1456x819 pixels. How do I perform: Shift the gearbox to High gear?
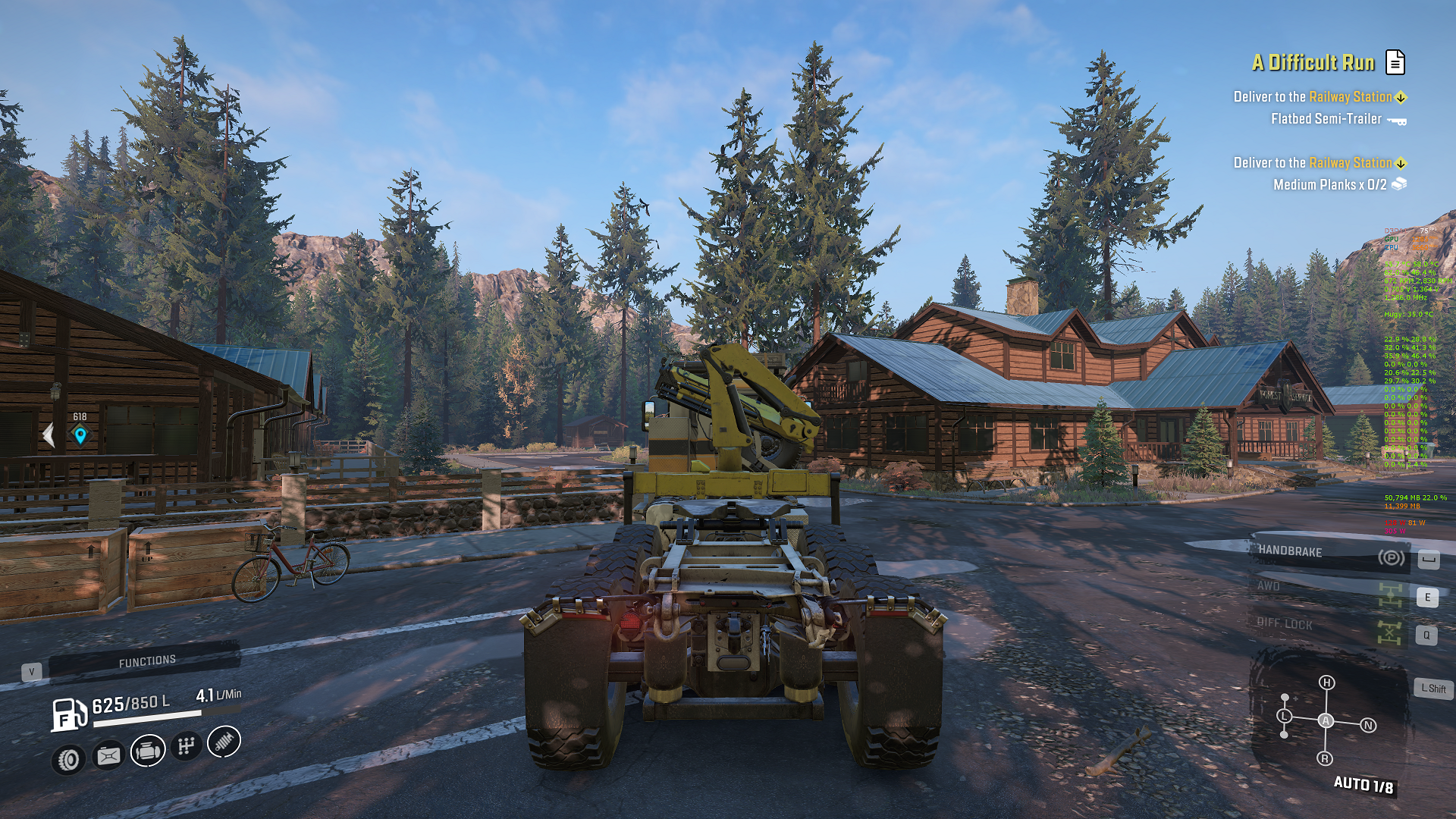point(1326,682)
